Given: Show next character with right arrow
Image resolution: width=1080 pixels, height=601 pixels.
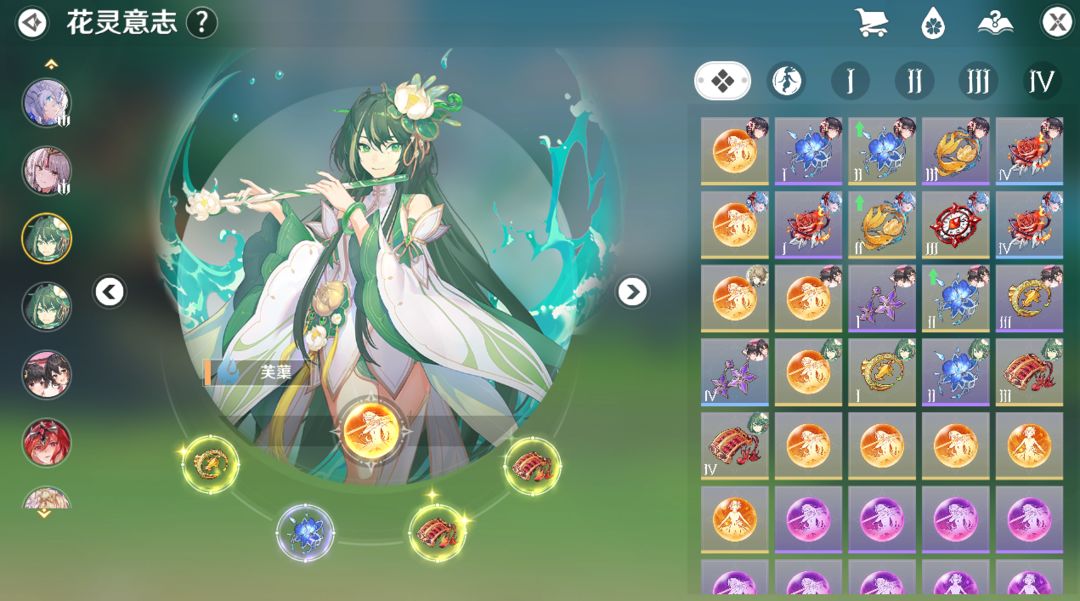Looking at the screenshot, I should point(631,292).
